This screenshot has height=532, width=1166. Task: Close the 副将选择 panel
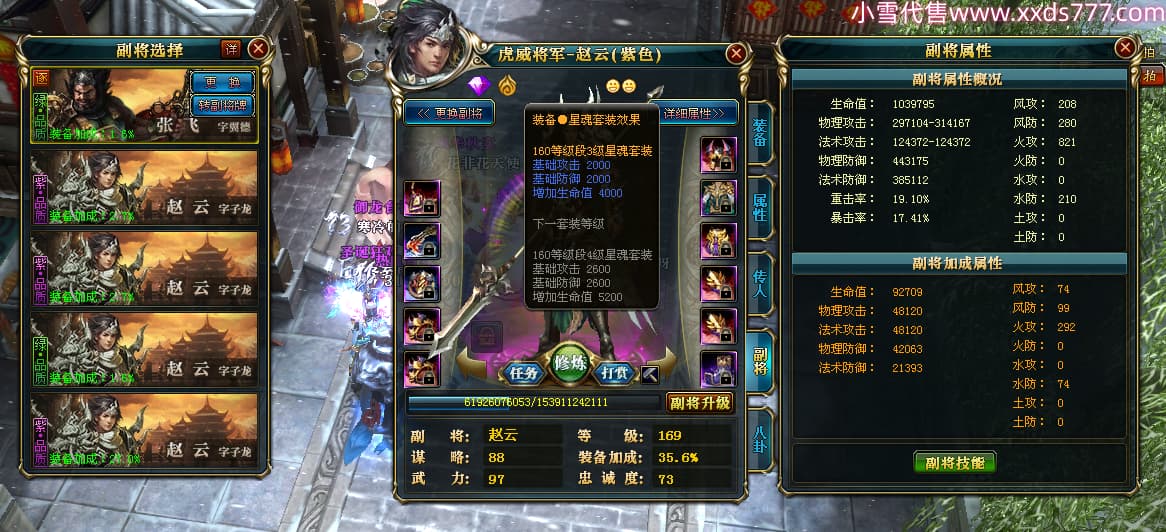tap(258, 48)
